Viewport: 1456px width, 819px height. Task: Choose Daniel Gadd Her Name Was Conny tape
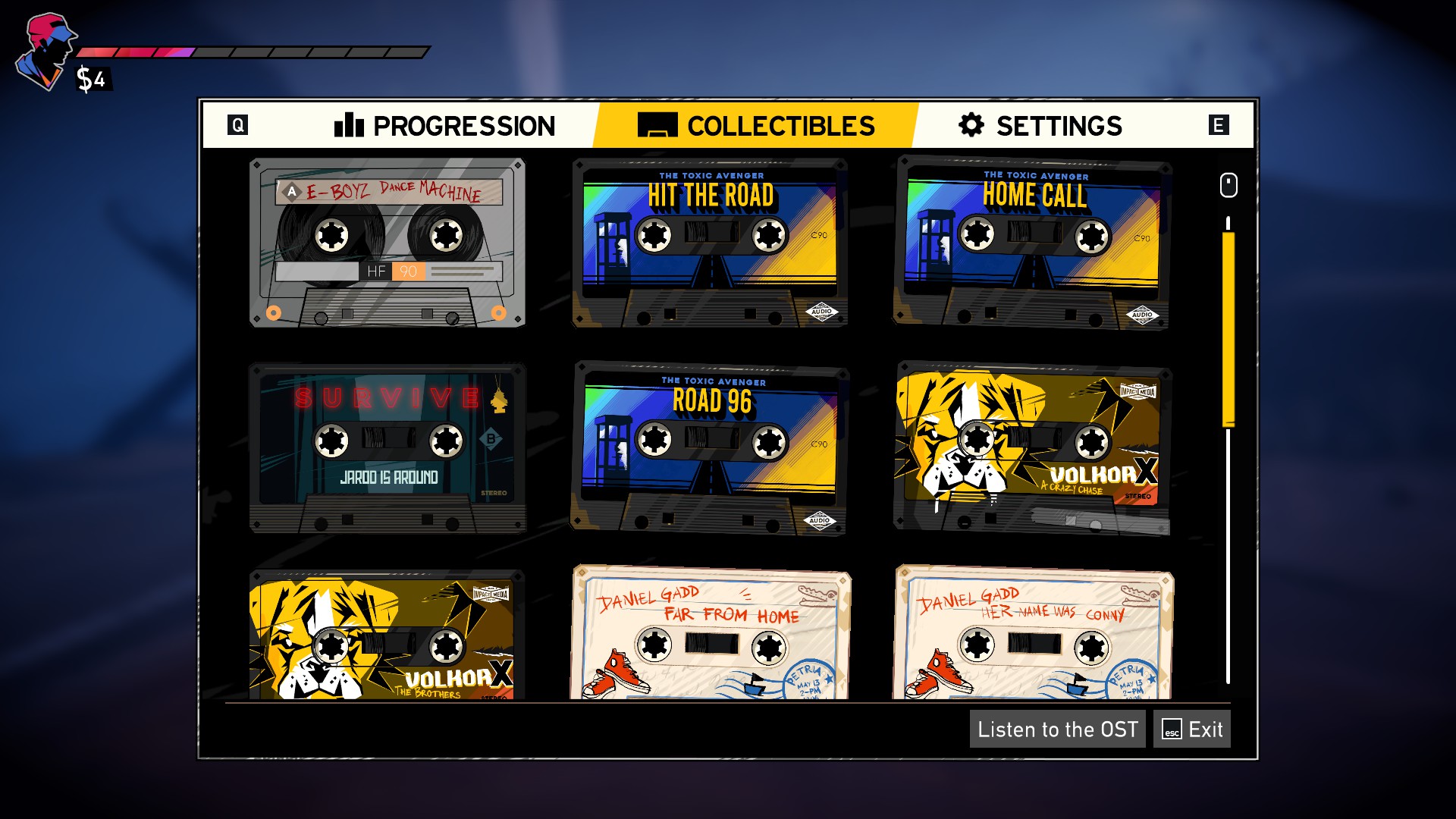pyautogui.click(x=1033, y=633)
